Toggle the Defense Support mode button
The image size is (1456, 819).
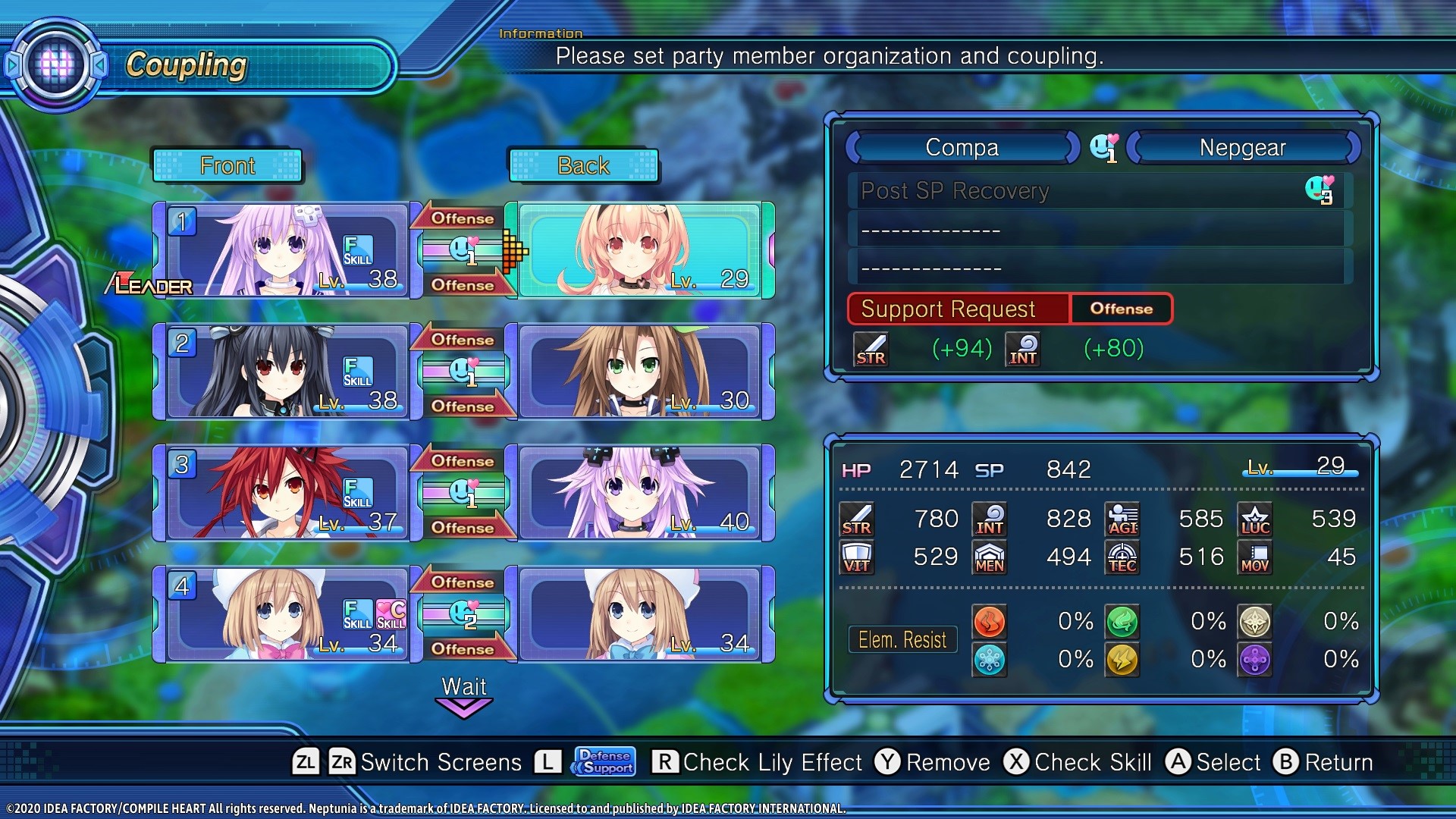(x=604, y=761)
